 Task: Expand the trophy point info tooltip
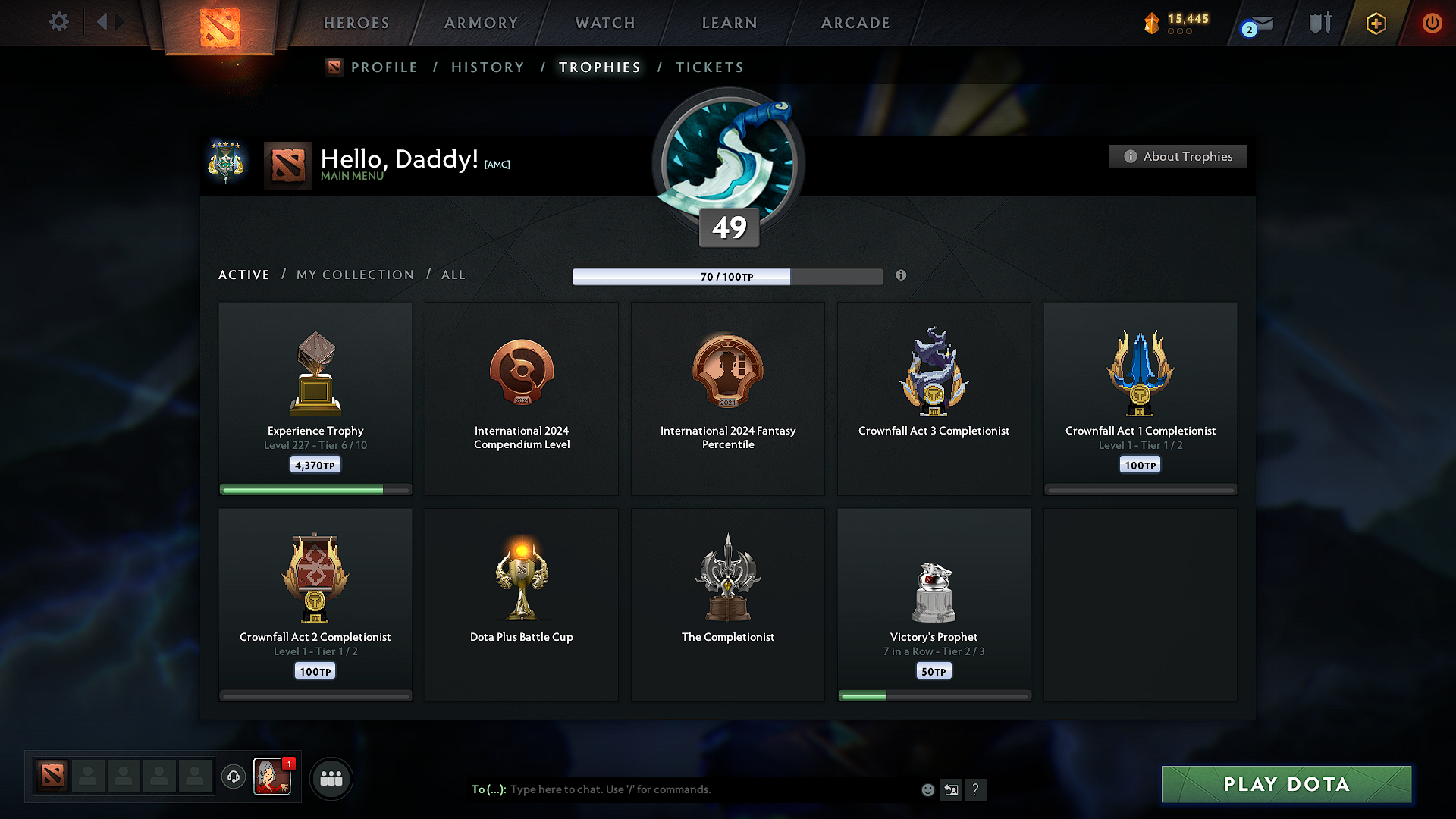[x=901, y=276]
